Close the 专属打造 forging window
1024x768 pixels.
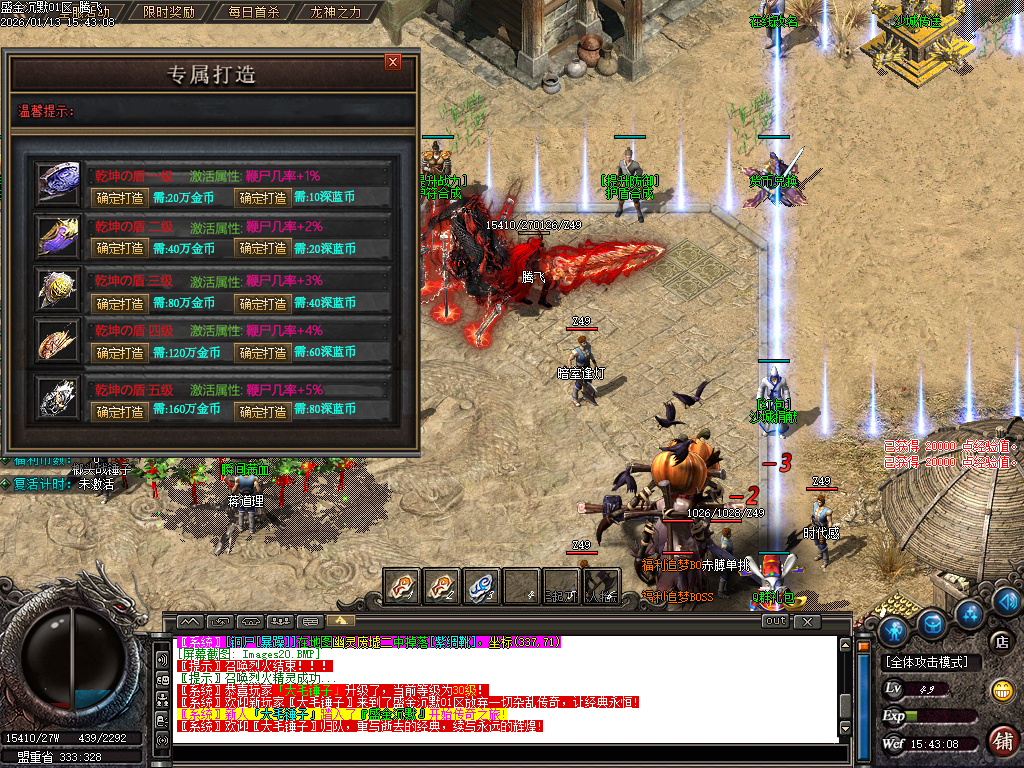pyautogui.click(x=393, y=62)
